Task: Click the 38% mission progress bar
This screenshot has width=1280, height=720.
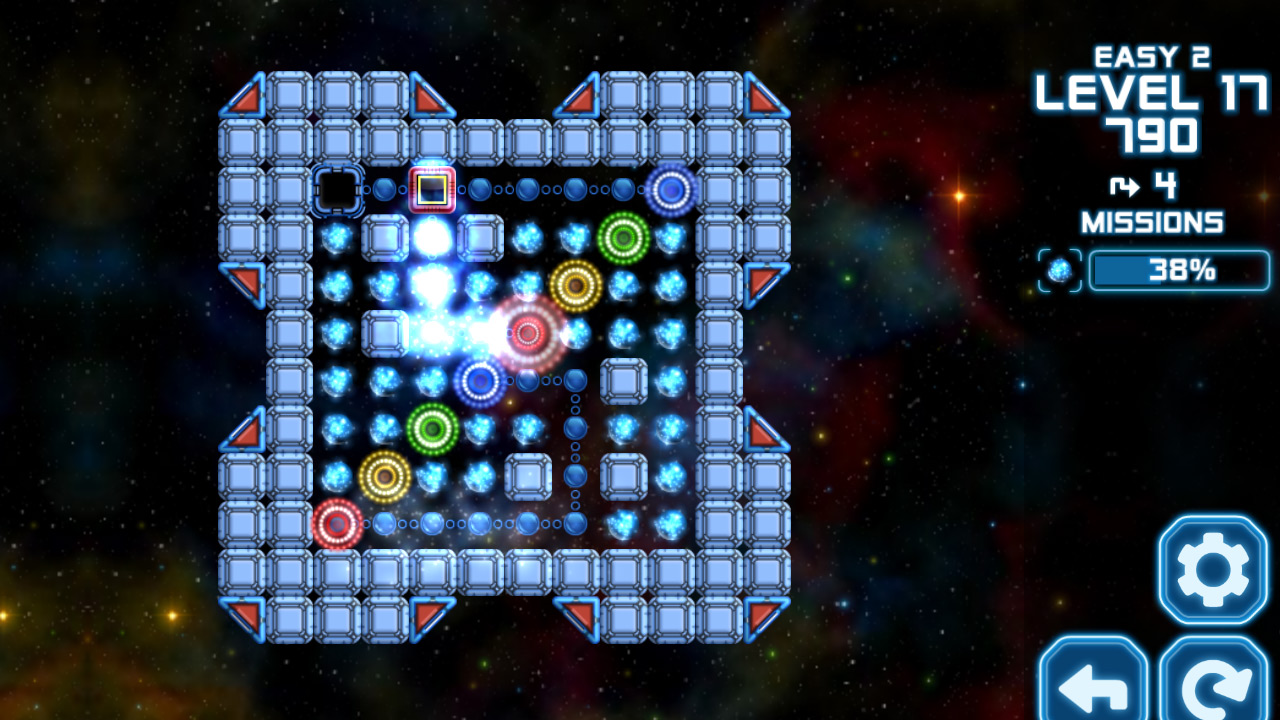Action: (1180, 270)
